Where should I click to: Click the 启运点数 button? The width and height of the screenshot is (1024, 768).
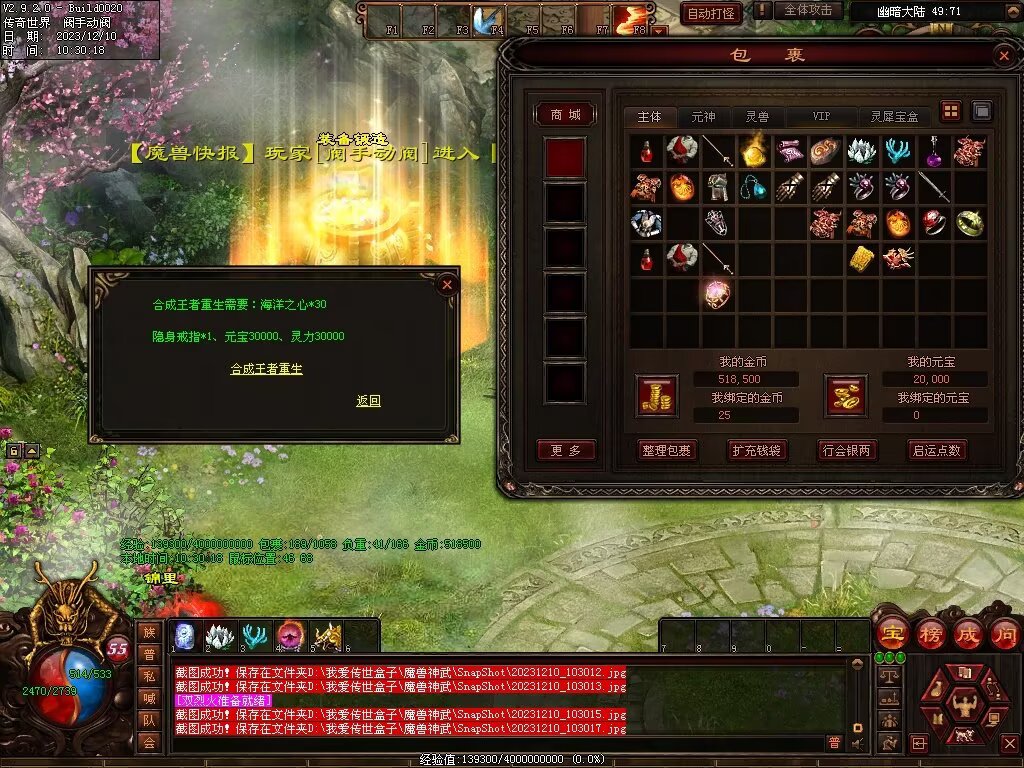pyautogui.click(x=936, y=451)
